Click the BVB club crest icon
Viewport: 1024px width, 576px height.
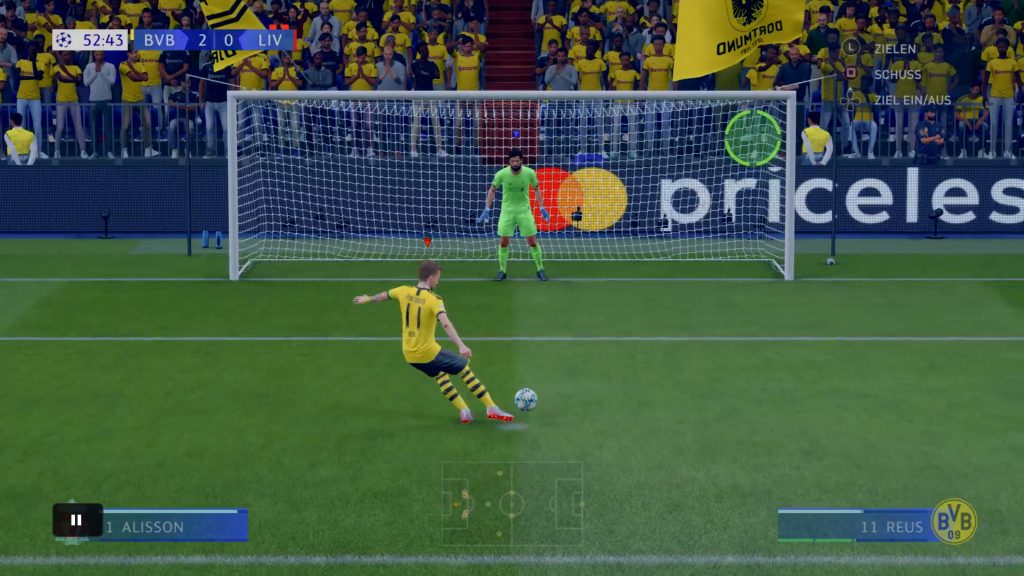(x=954, y=522)
